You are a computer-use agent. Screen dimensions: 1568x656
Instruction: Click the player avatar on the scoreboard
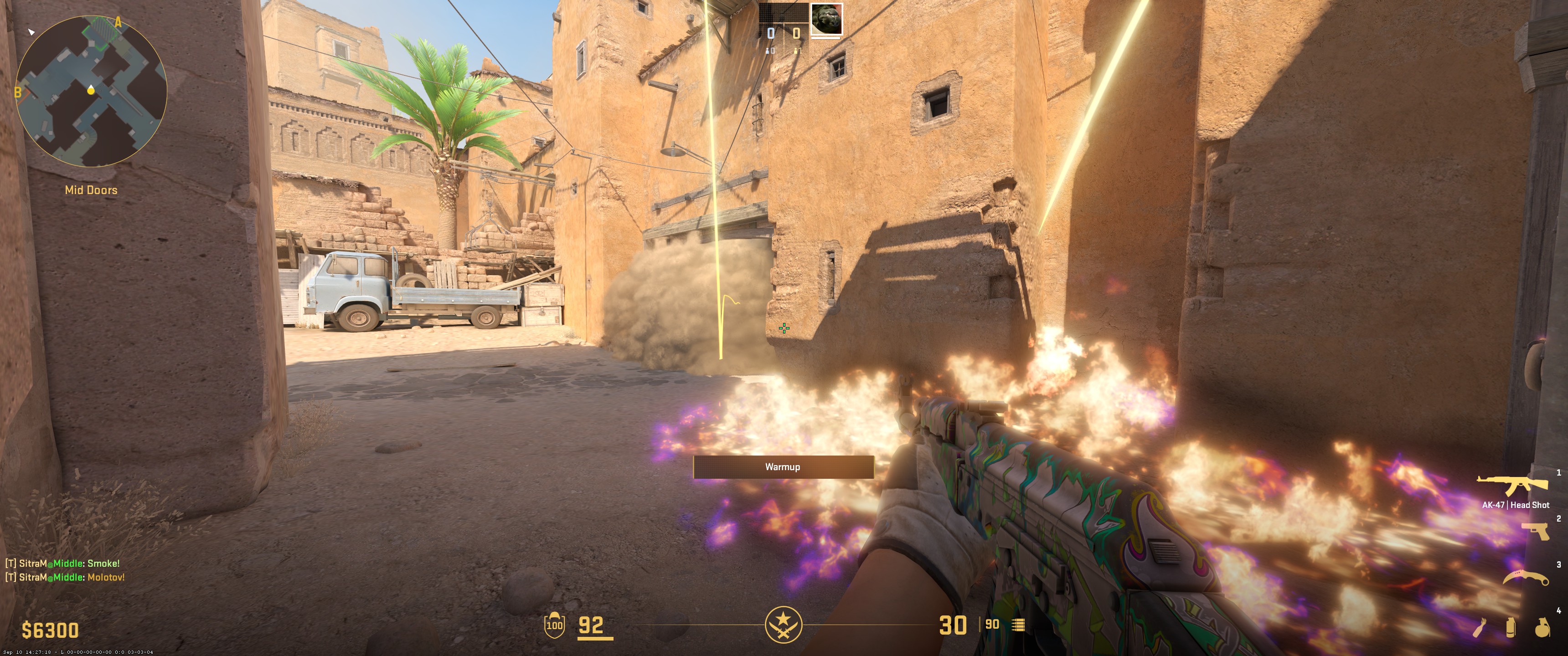point(827,19)
